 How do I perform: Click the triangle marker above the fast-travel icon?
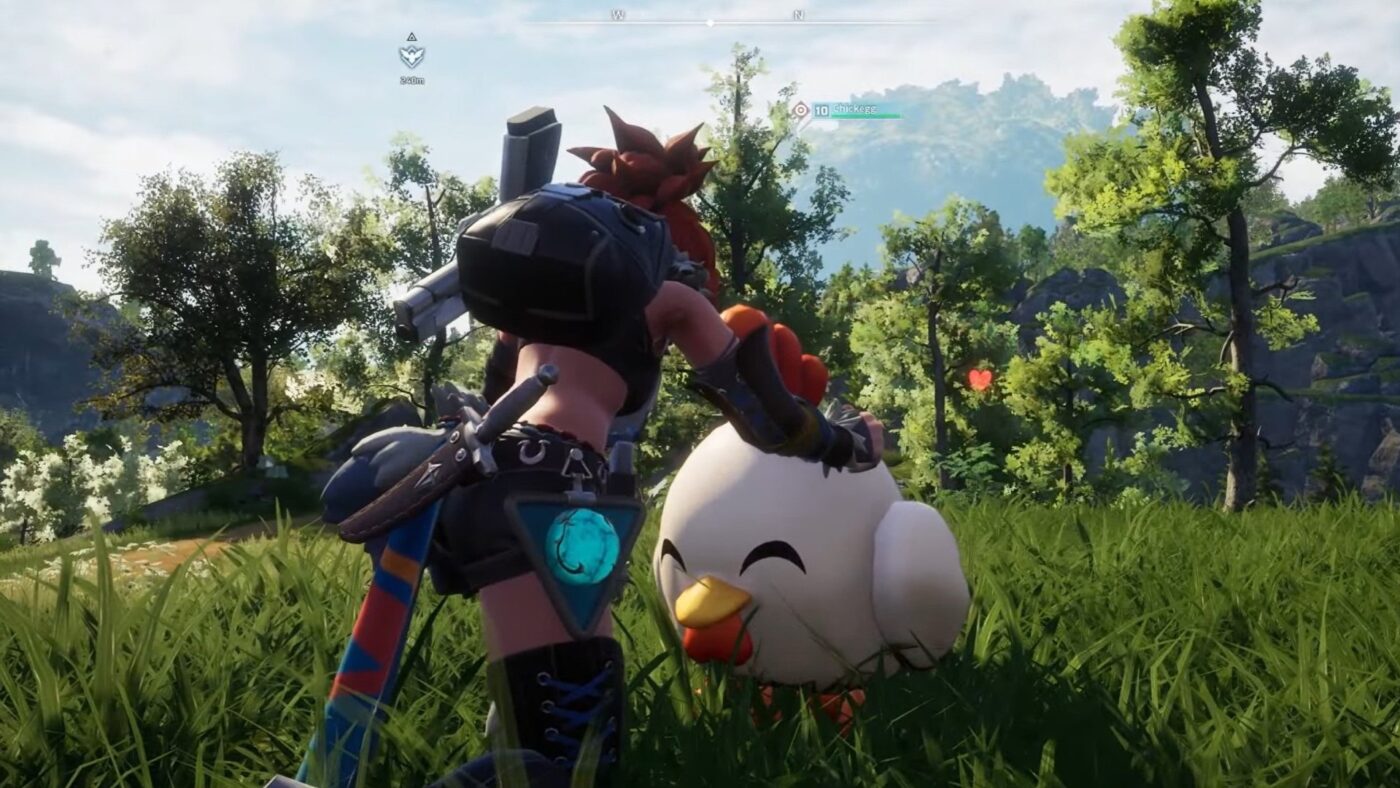coord(412,37)
